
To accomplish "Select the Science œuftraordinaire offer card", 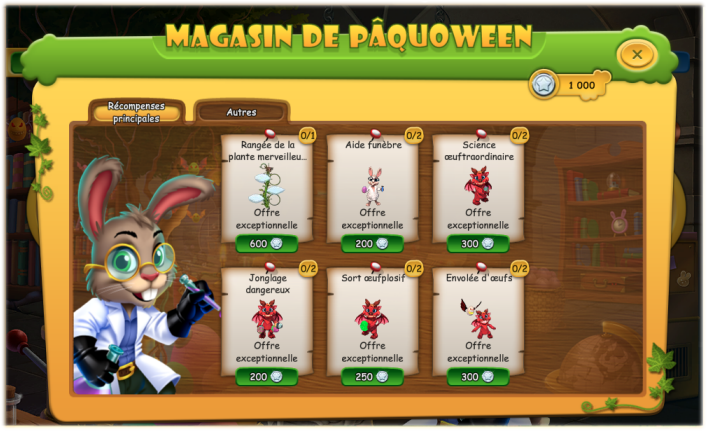I will (x=477, y=187).
